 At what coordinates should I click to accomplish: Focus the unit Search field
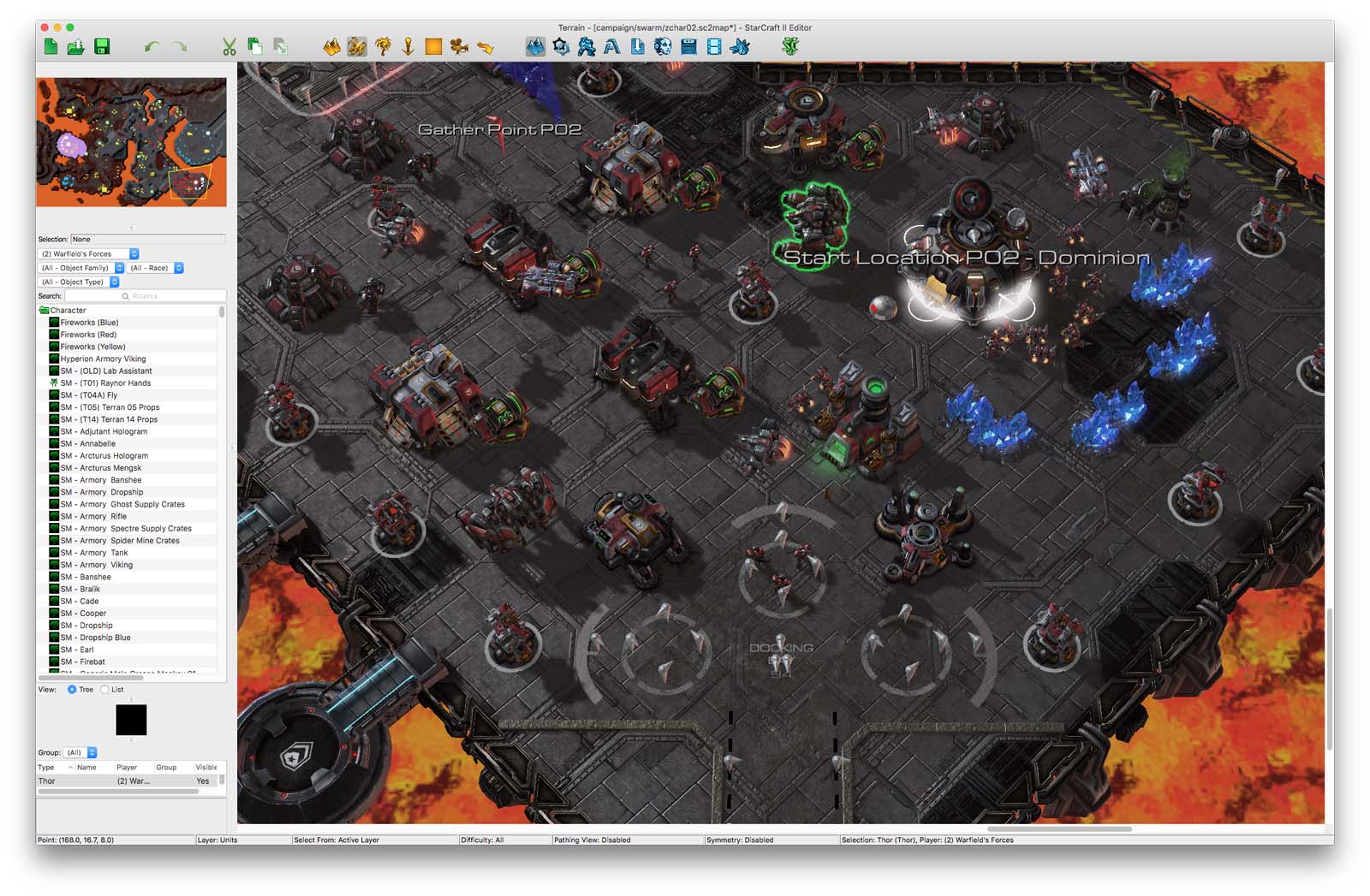pyautogui.click(x=146, y=296)
